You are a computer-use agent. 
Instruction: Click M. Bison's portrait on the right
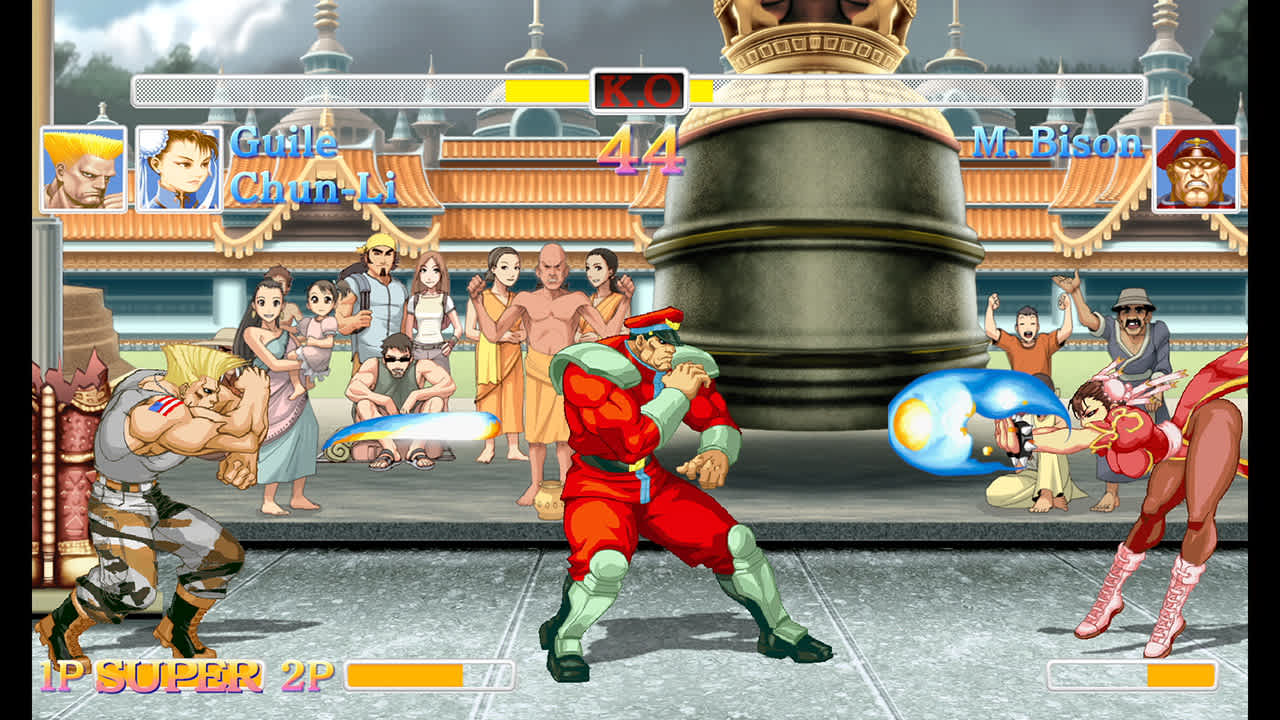coord(1196,170)
